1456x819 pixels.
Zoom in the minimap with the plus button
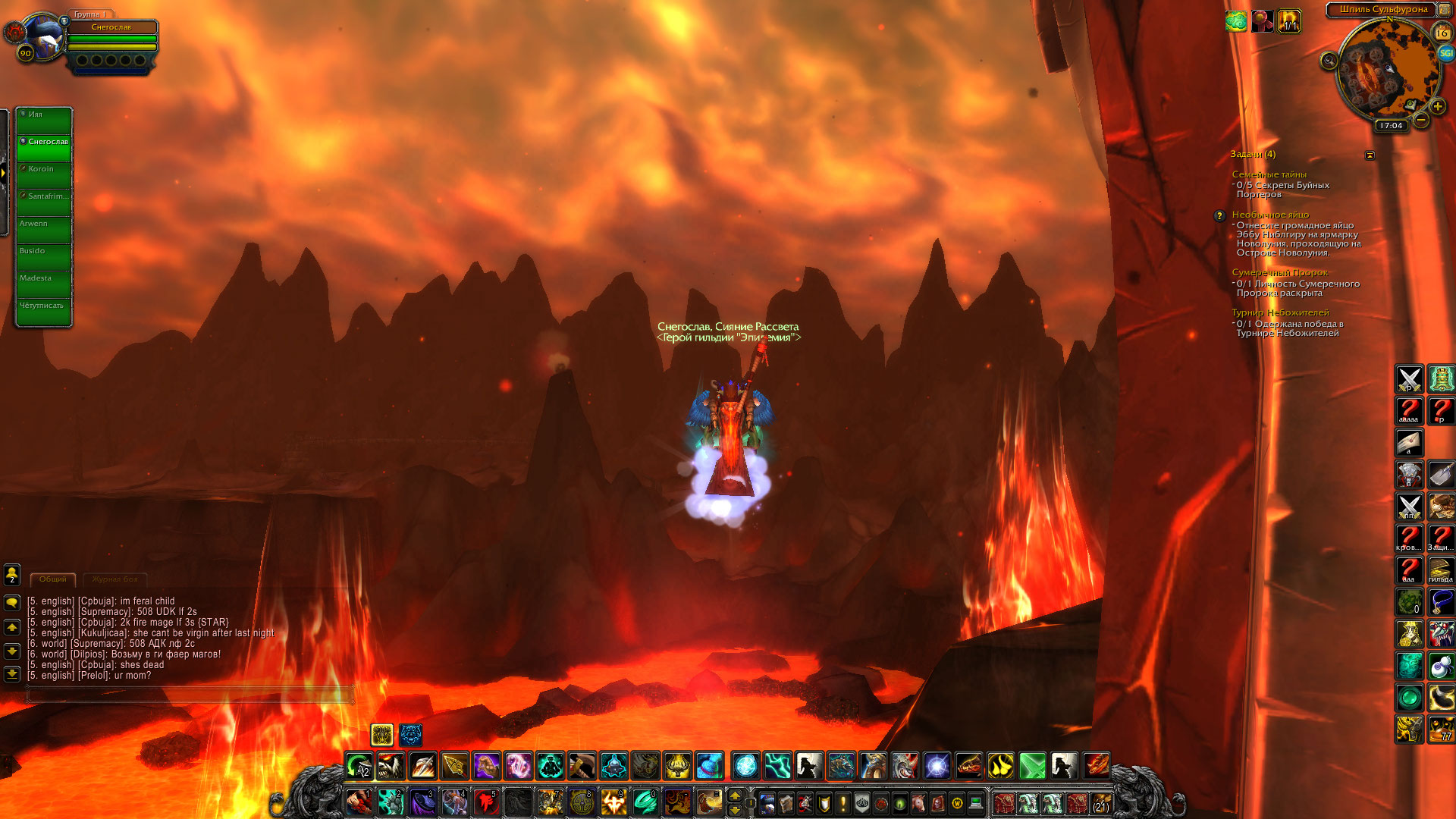1437,107
